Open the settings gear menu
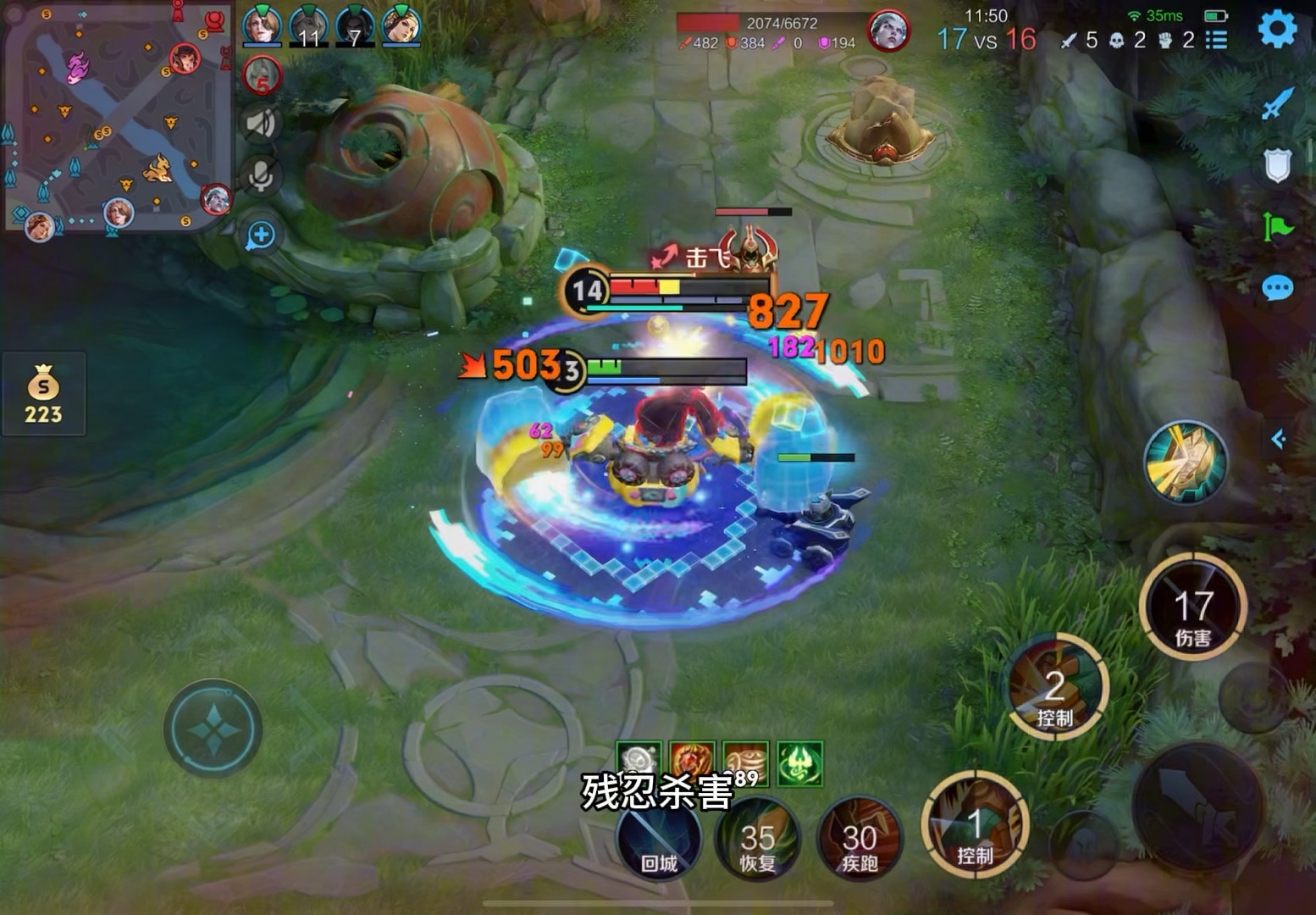 click(1277, 30)
